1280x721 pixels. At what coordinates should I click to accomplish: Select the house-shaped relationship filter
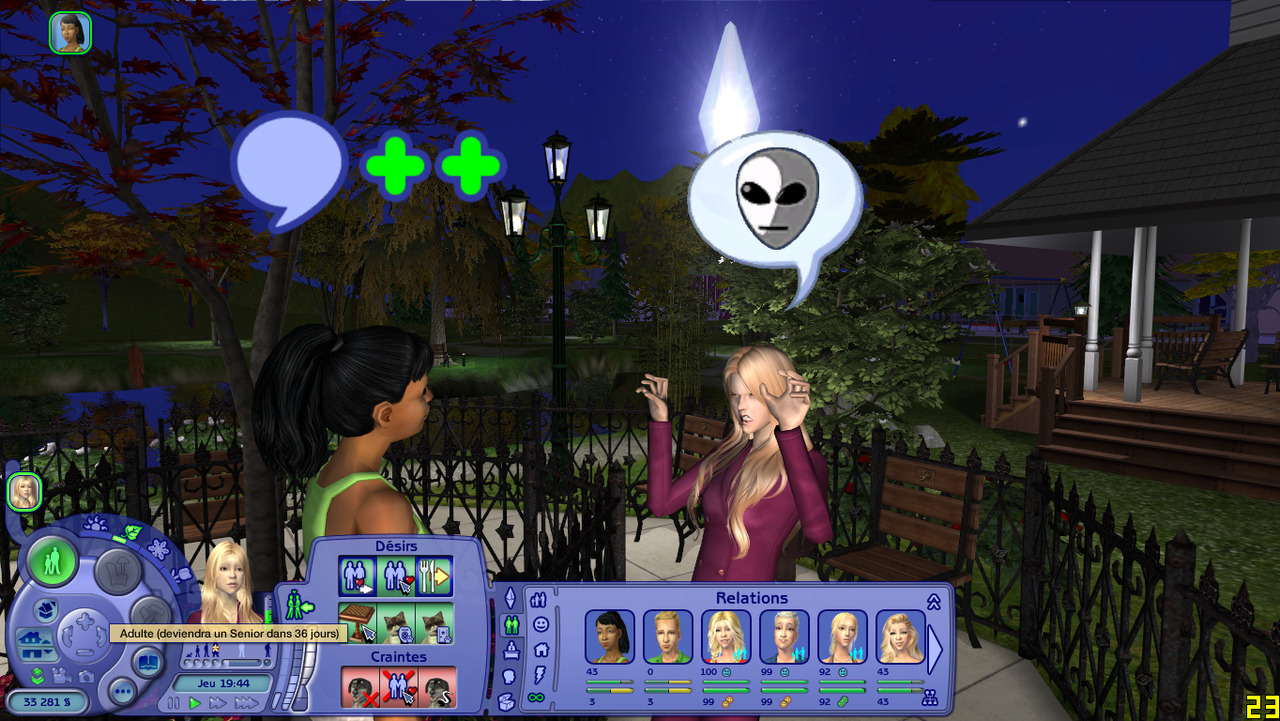[540, 649]
